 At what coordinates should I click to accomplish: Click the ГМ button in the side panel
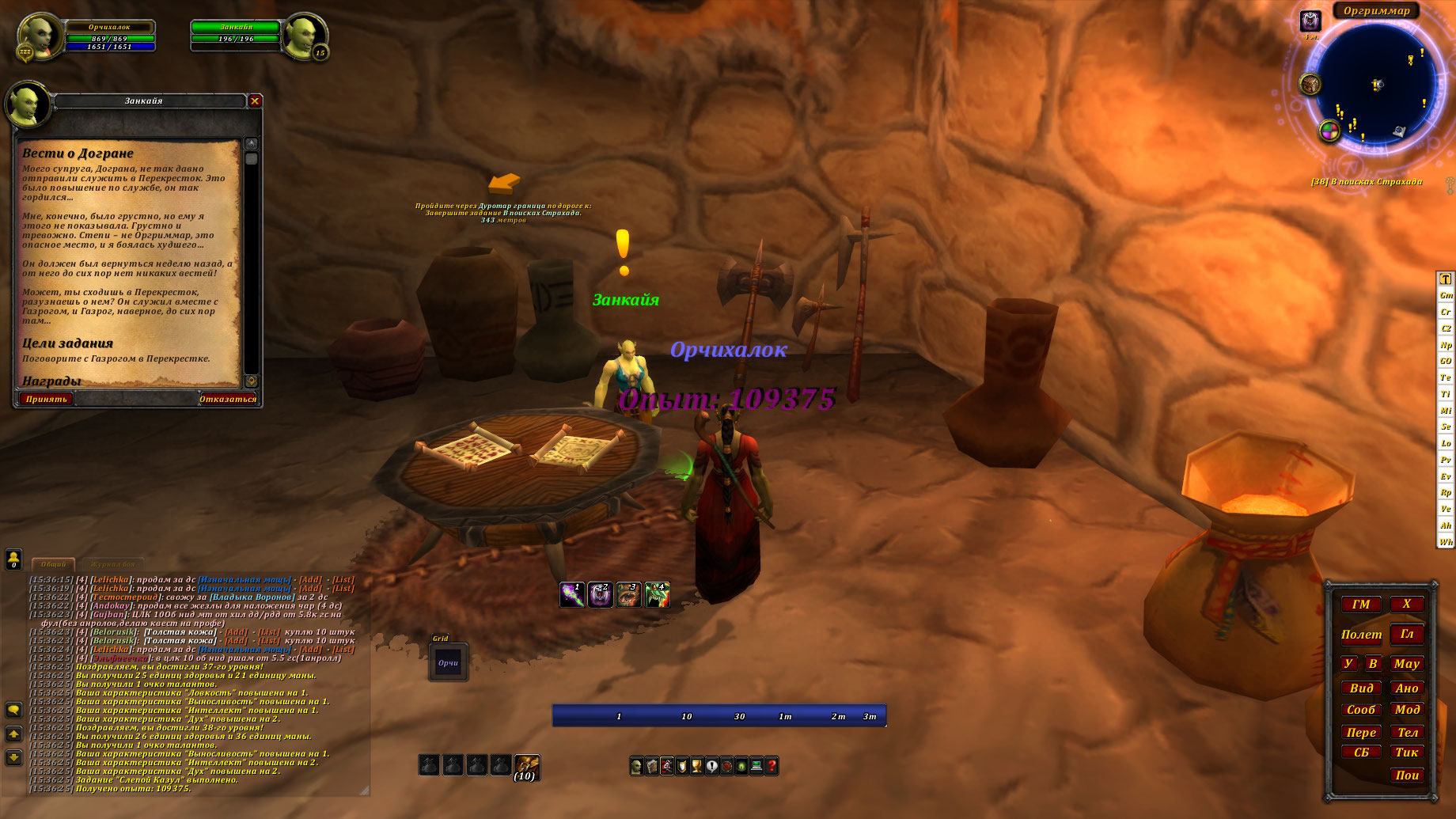pyautogui.click(x=1361, y=605)
